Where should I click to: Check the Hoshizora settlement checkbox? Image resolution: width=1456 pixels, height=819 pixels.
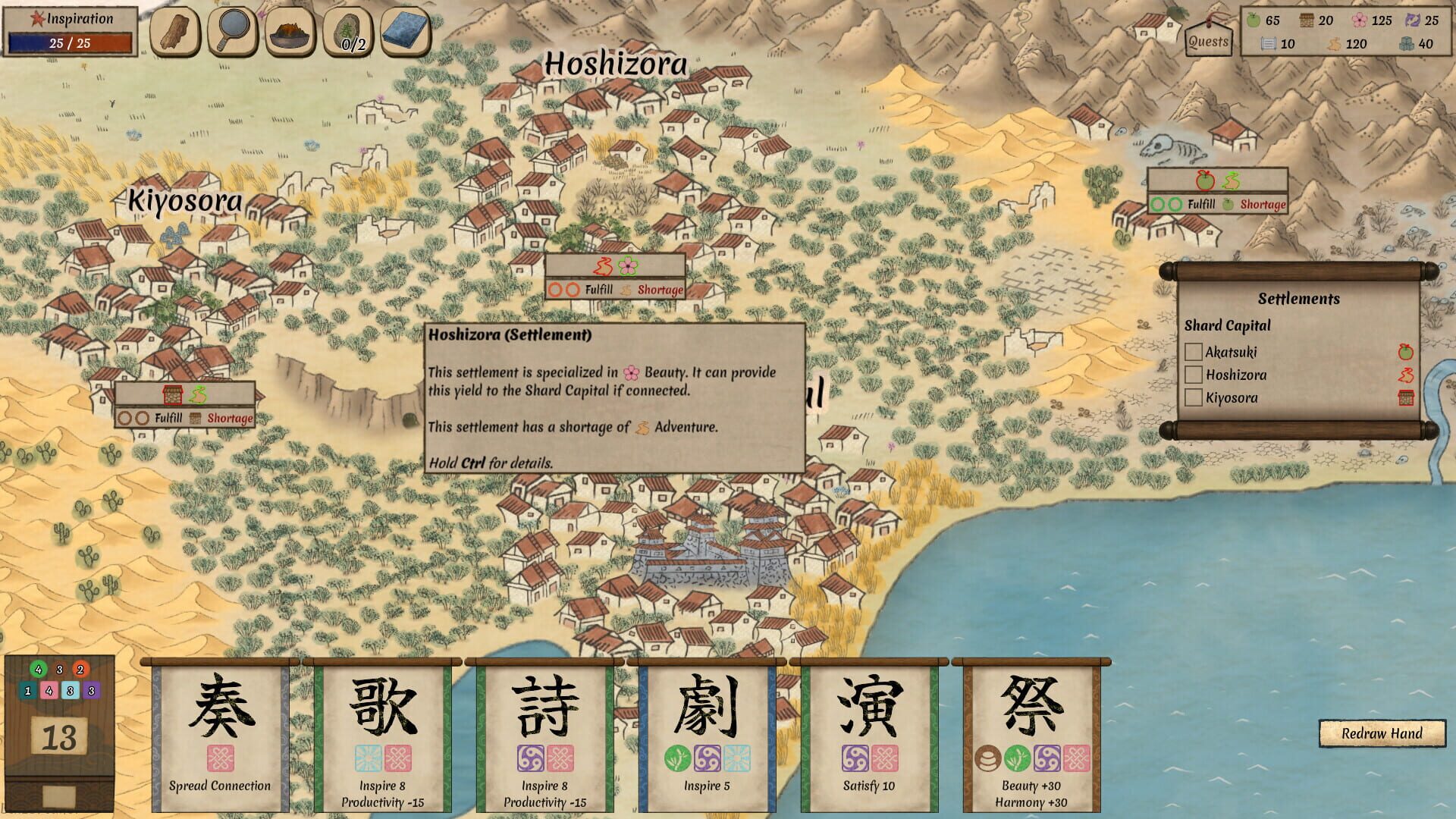1195,375
